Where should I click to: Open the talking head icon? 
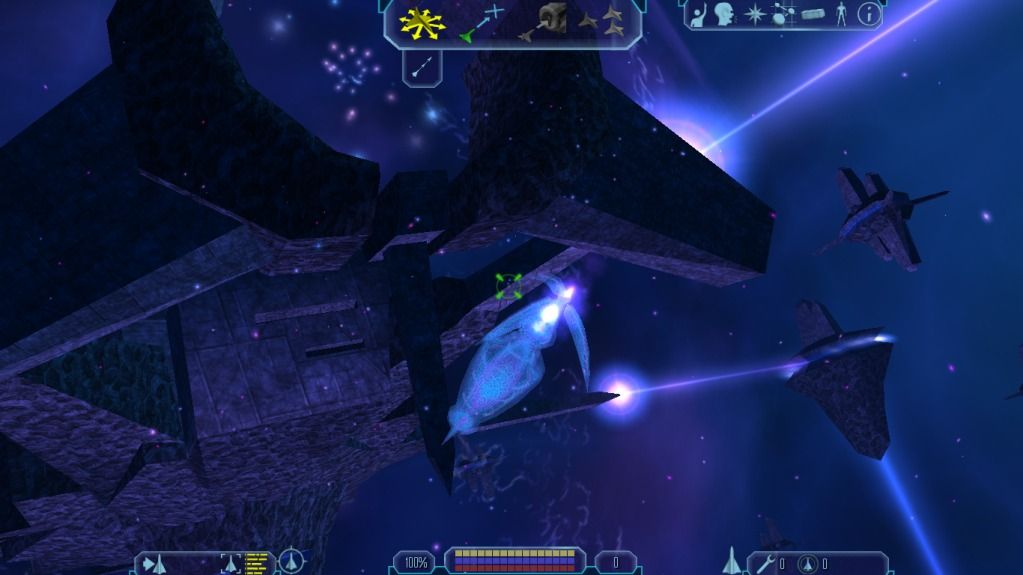click(725, 14)
